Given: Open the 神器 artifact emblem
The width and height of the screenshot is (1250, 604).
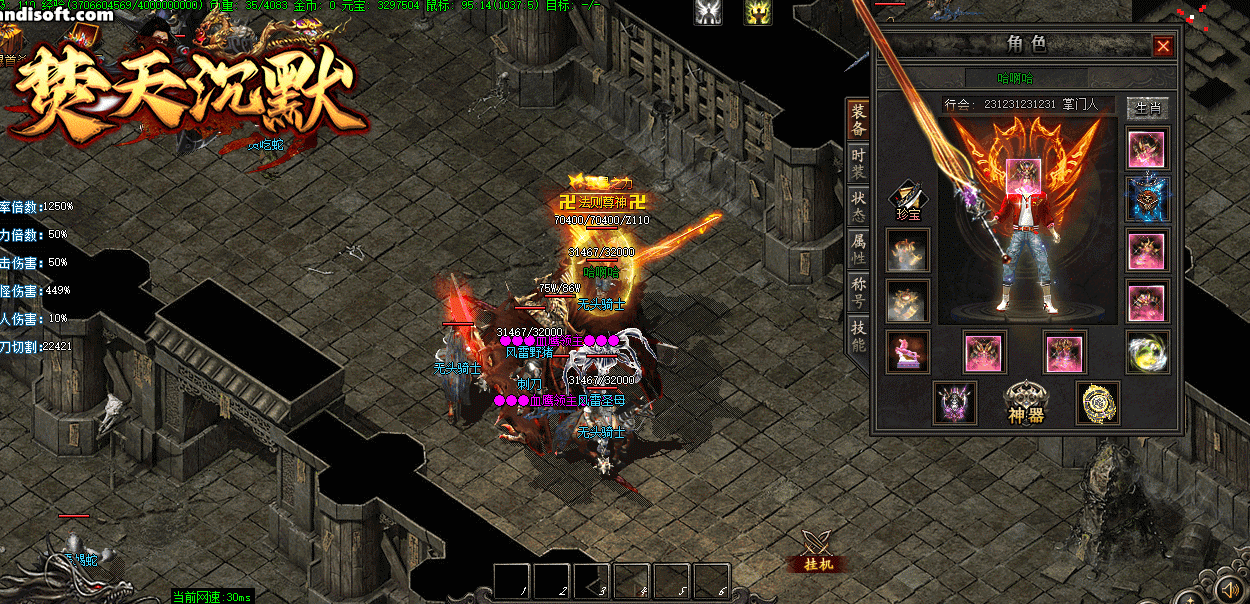Looking at the screenshot, I should [1026, 402].
